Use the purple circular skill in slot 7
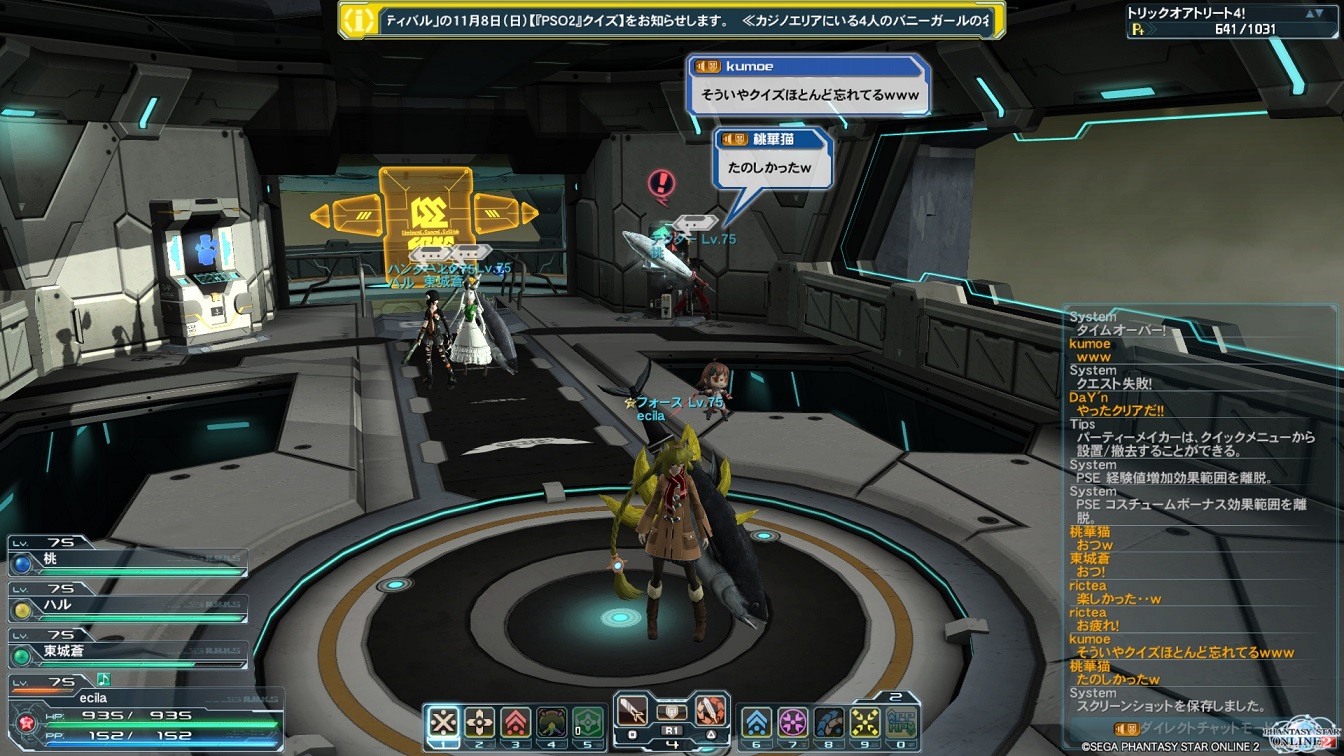This screenshot has width=1344, height=756. 792,722
